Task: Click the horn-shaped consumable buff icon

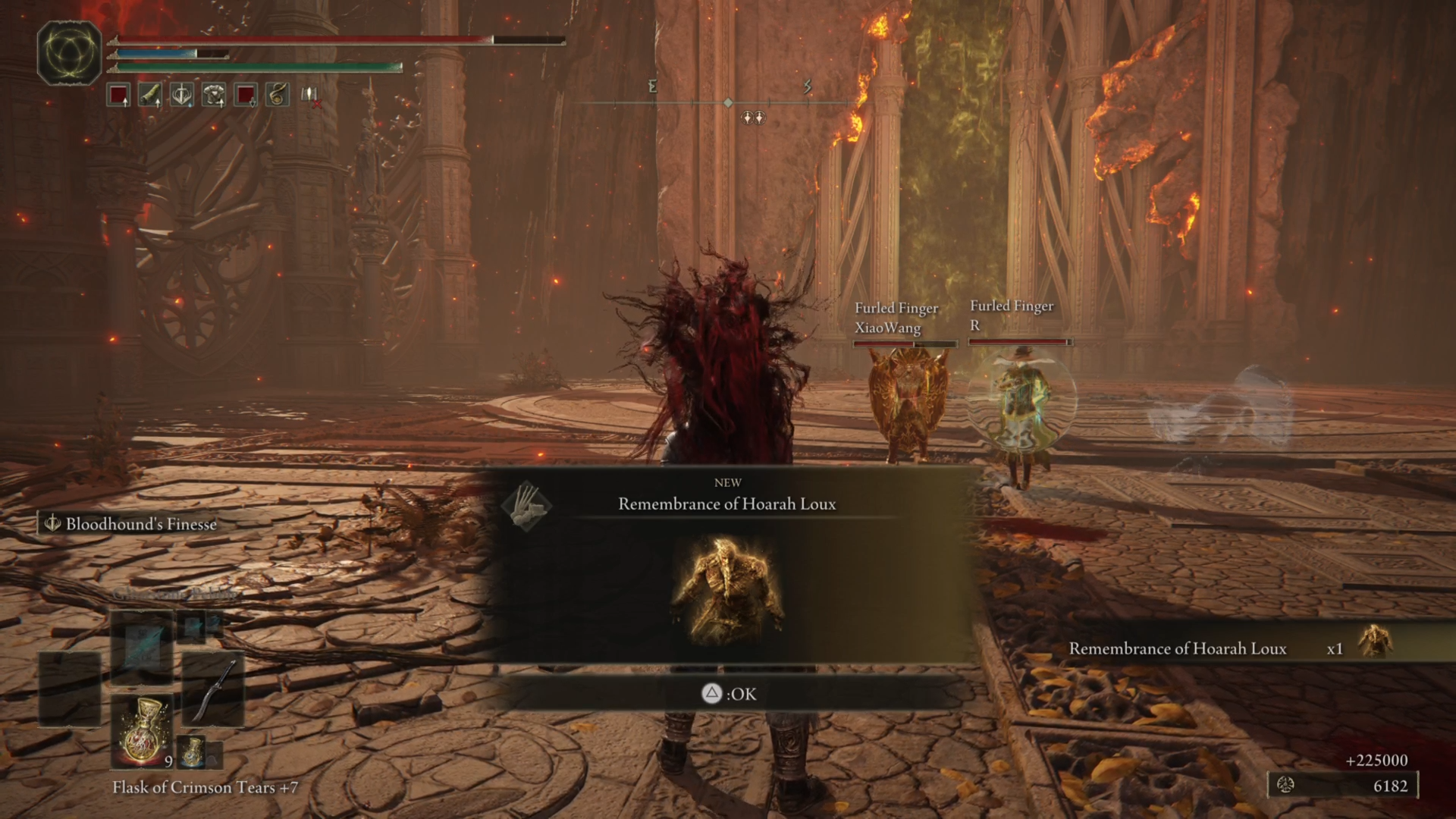Action: 151,95
